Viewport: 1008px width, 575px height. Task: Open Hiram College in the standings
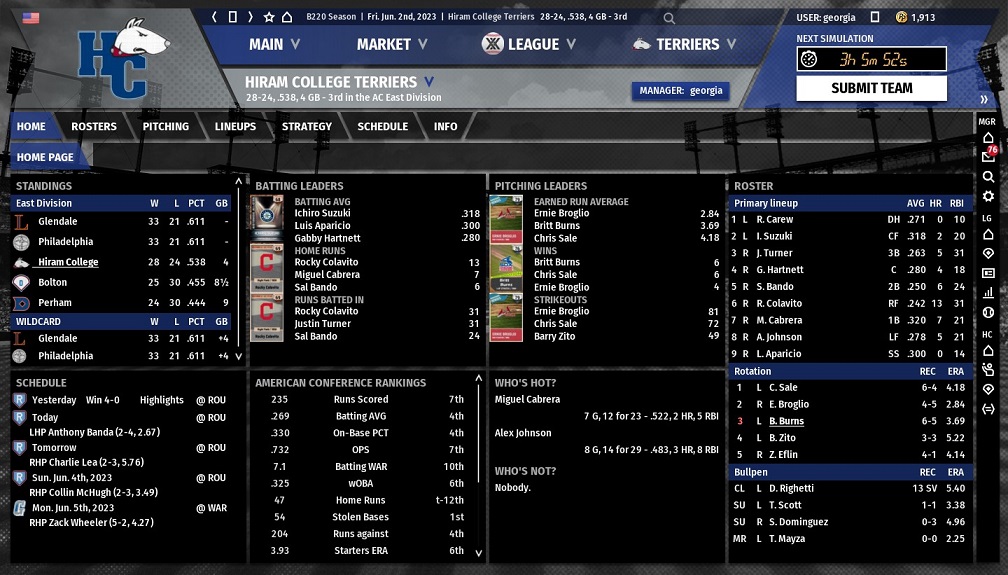68,262
